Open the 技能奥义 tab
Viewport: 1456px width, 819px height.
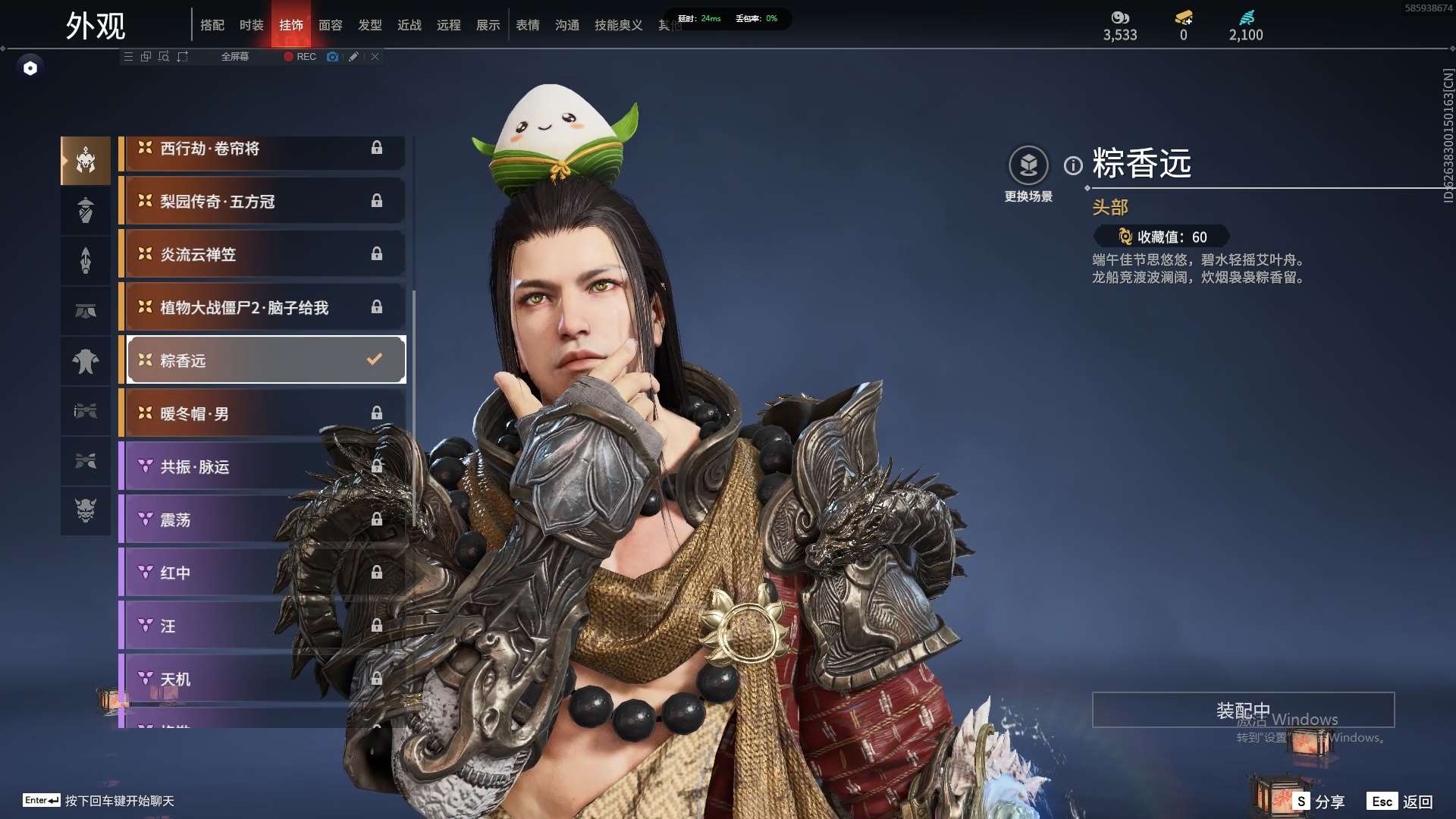pos(618,25)
